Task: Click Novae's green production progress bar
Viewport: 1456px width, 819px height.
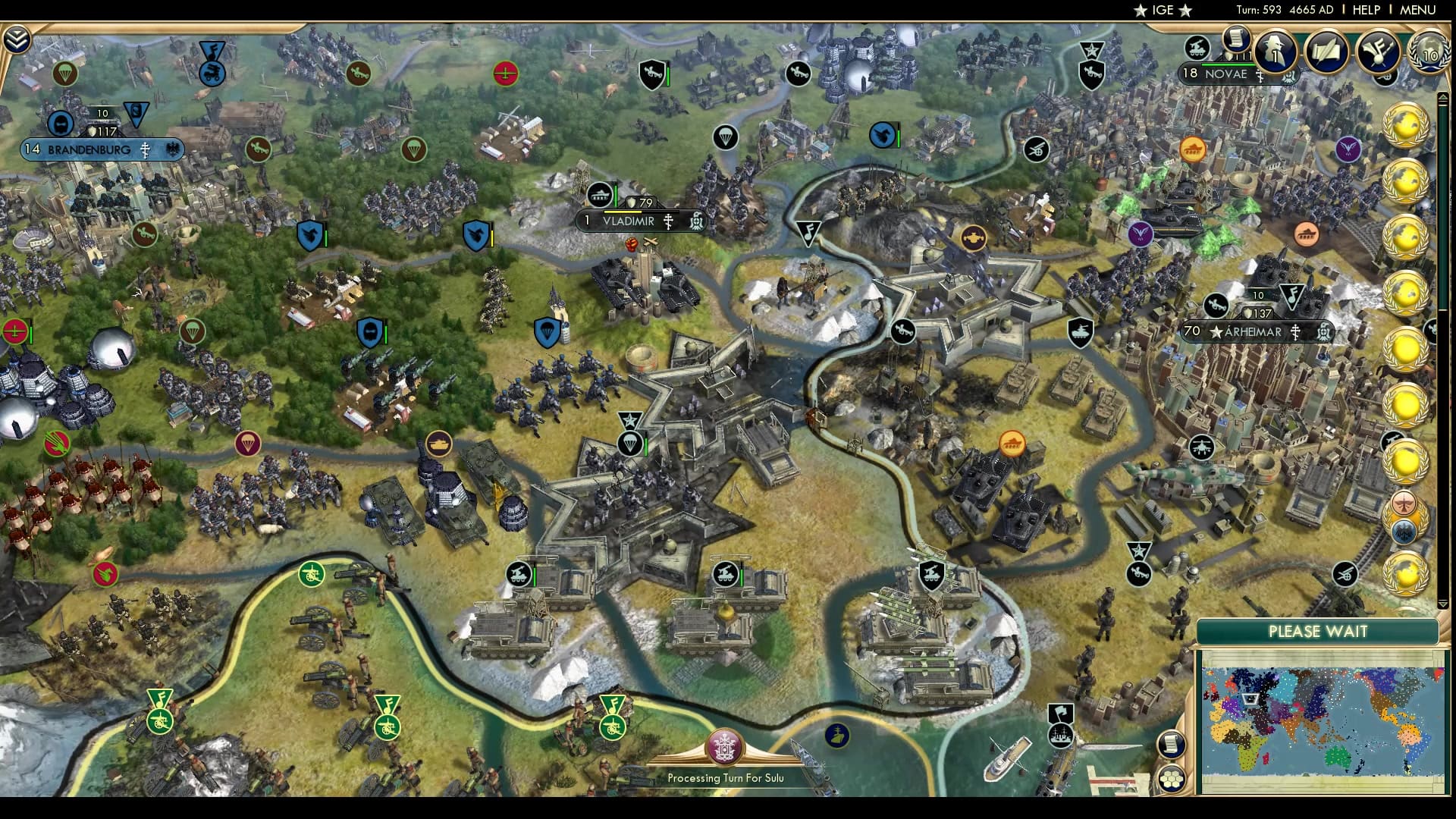Action: [1227, 65]
